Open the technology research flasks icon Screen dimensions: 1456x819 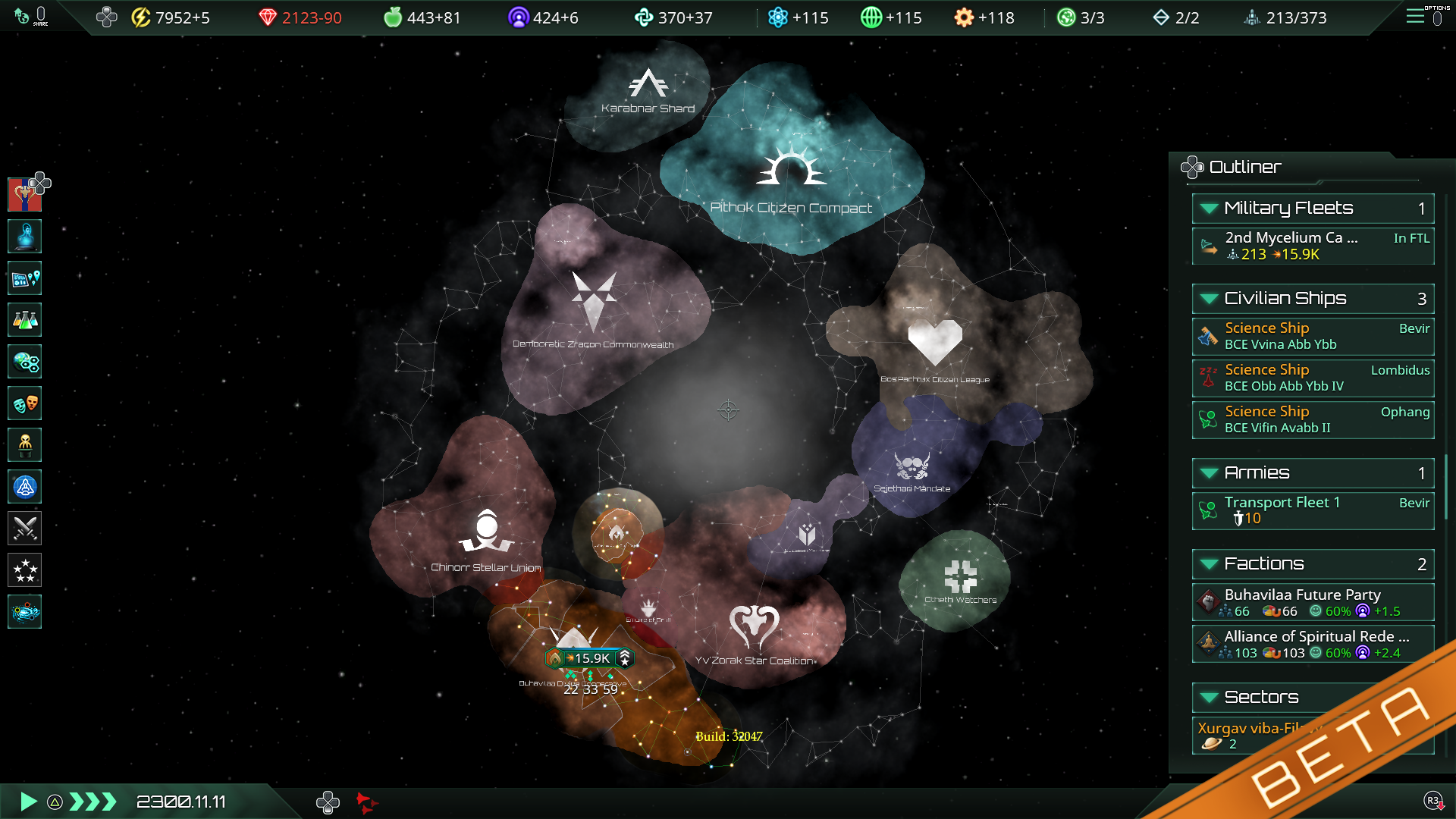(25, 321)
